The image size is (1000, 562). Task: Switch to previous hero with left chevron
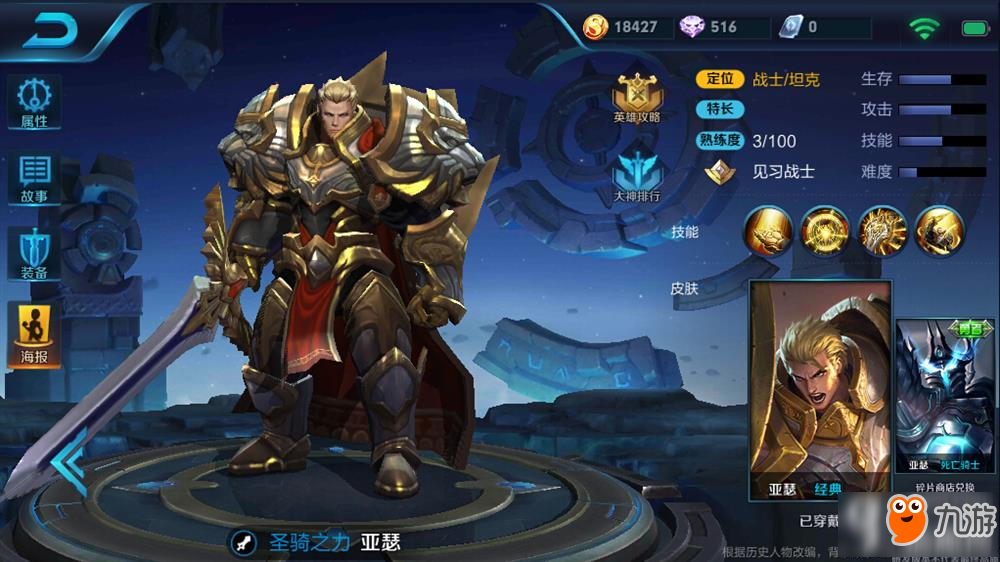pos(70,463)
